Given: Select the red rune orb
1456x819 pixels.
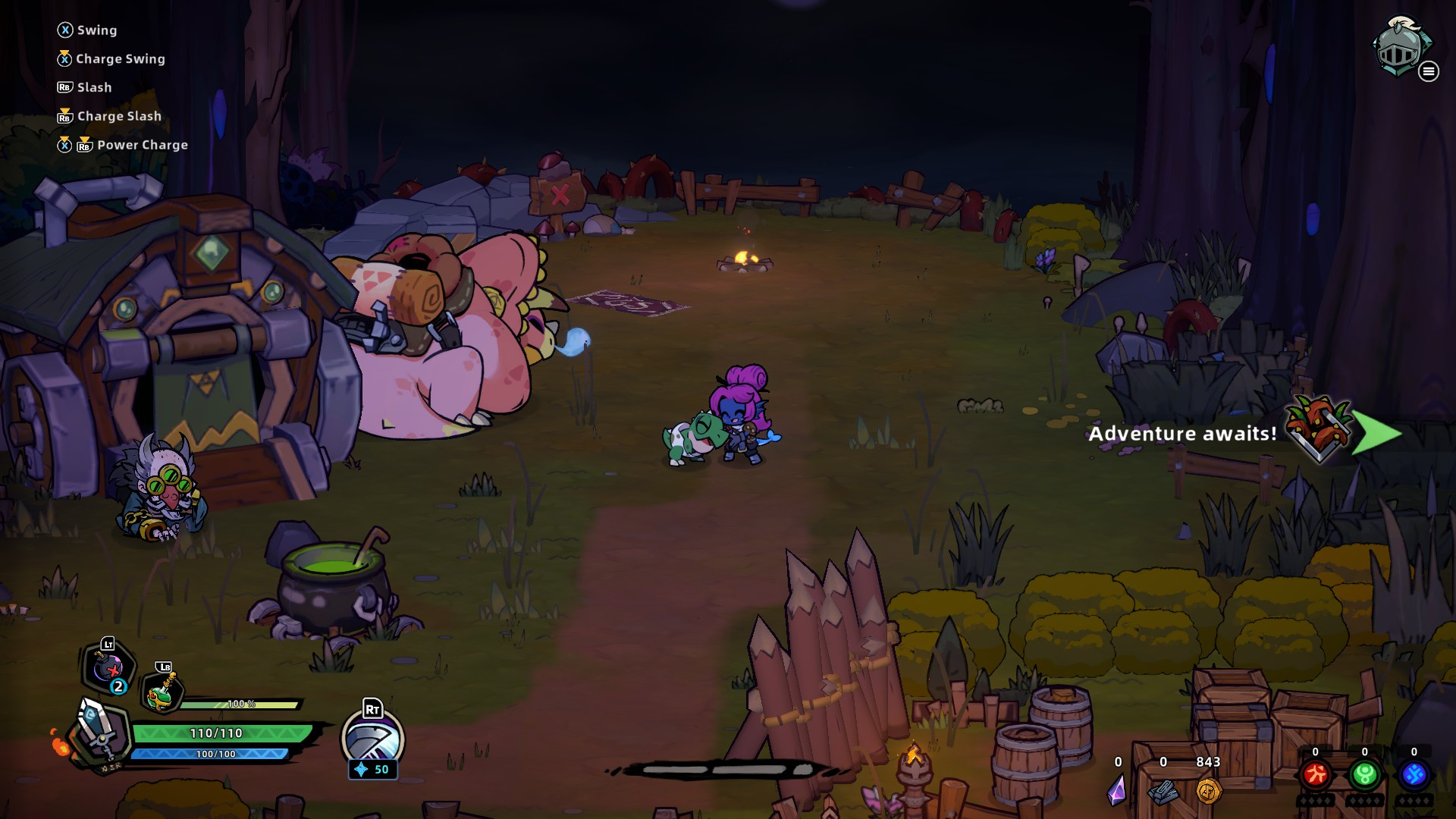Looking at the screenshot, I should (x=1315, y=775).
